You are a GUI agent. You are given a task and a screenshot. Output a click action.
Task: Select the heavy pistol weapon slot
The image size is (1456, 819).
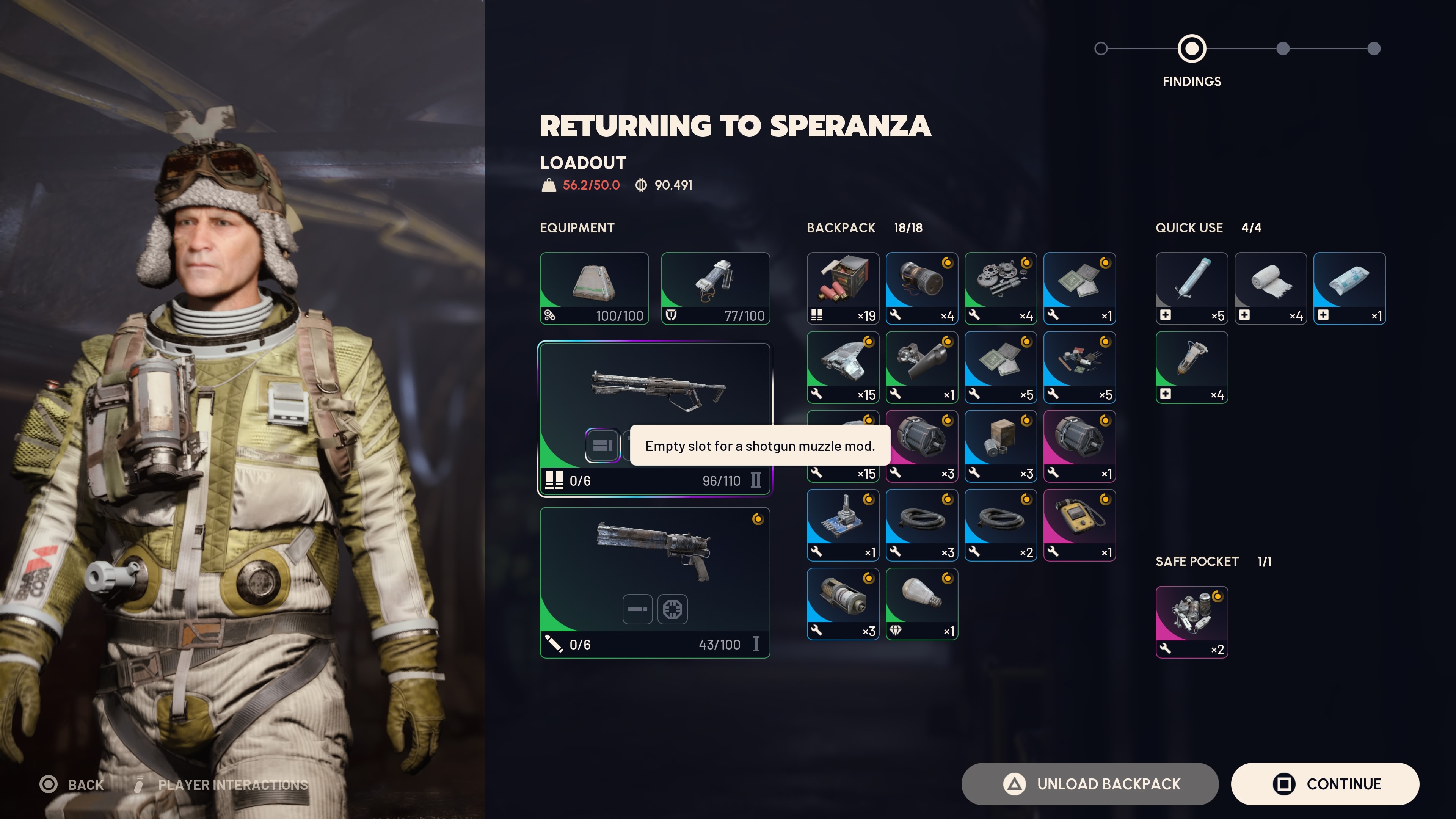654,560
